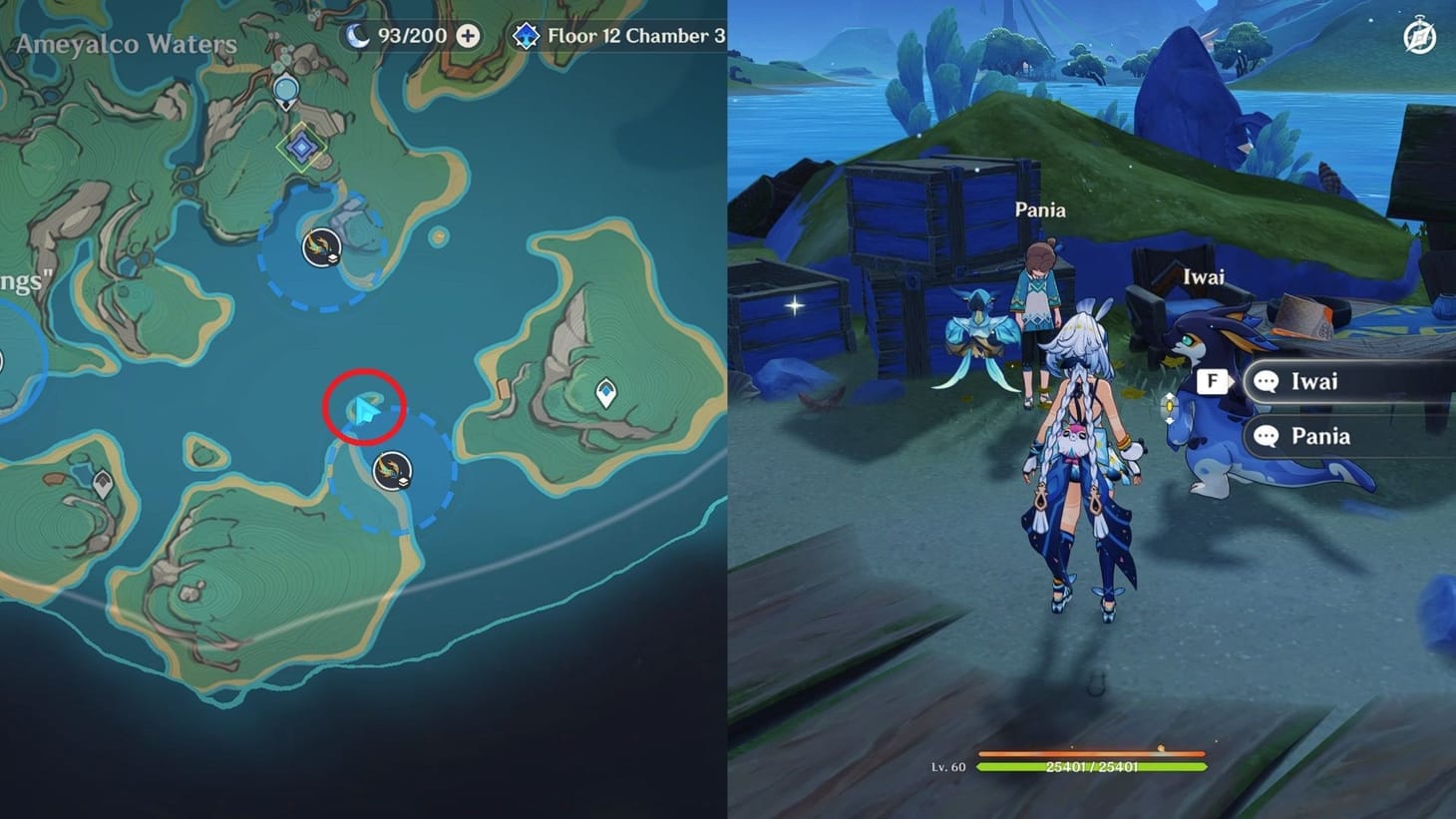This screenshot has height=819, width=1456.
Task: Select the Pania dialogue option
Action: (x=1320, y=436)
